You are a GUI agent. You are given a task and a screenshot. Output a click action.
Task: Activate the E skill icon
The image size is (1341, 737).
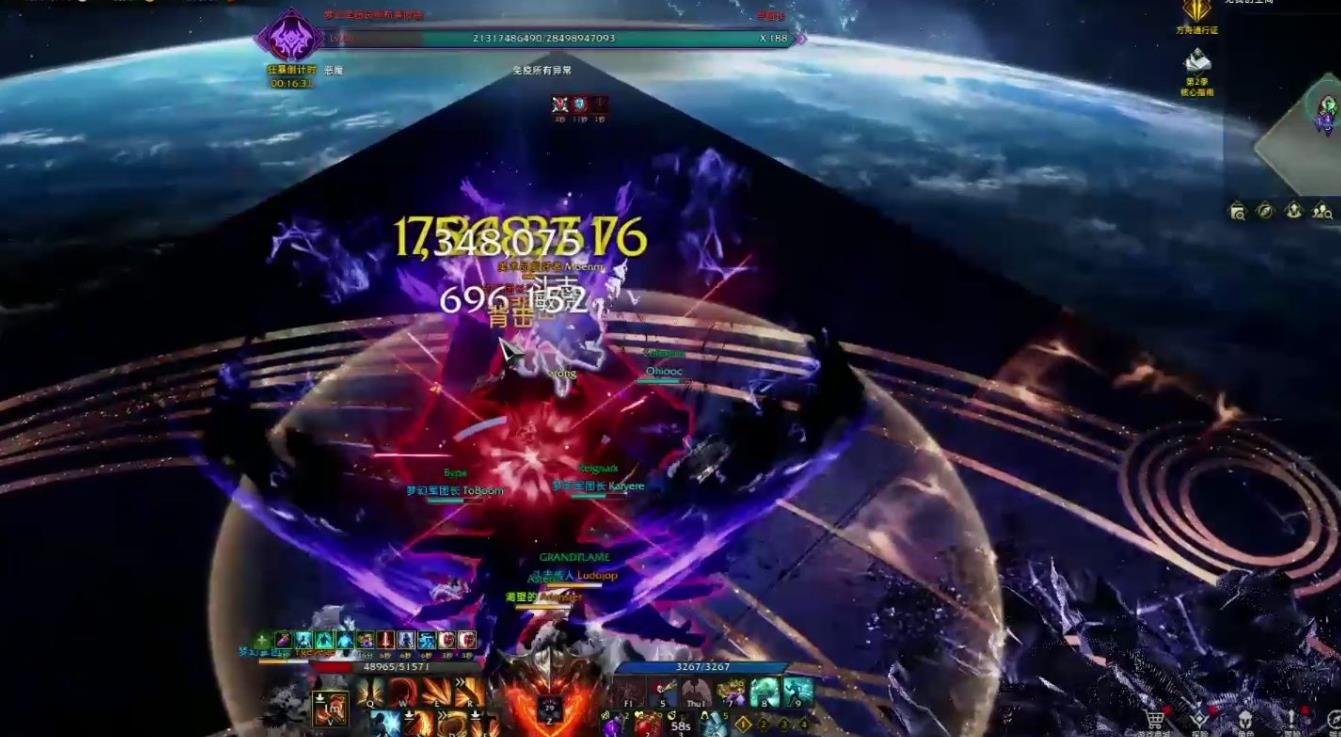click(x=436, y=691)
